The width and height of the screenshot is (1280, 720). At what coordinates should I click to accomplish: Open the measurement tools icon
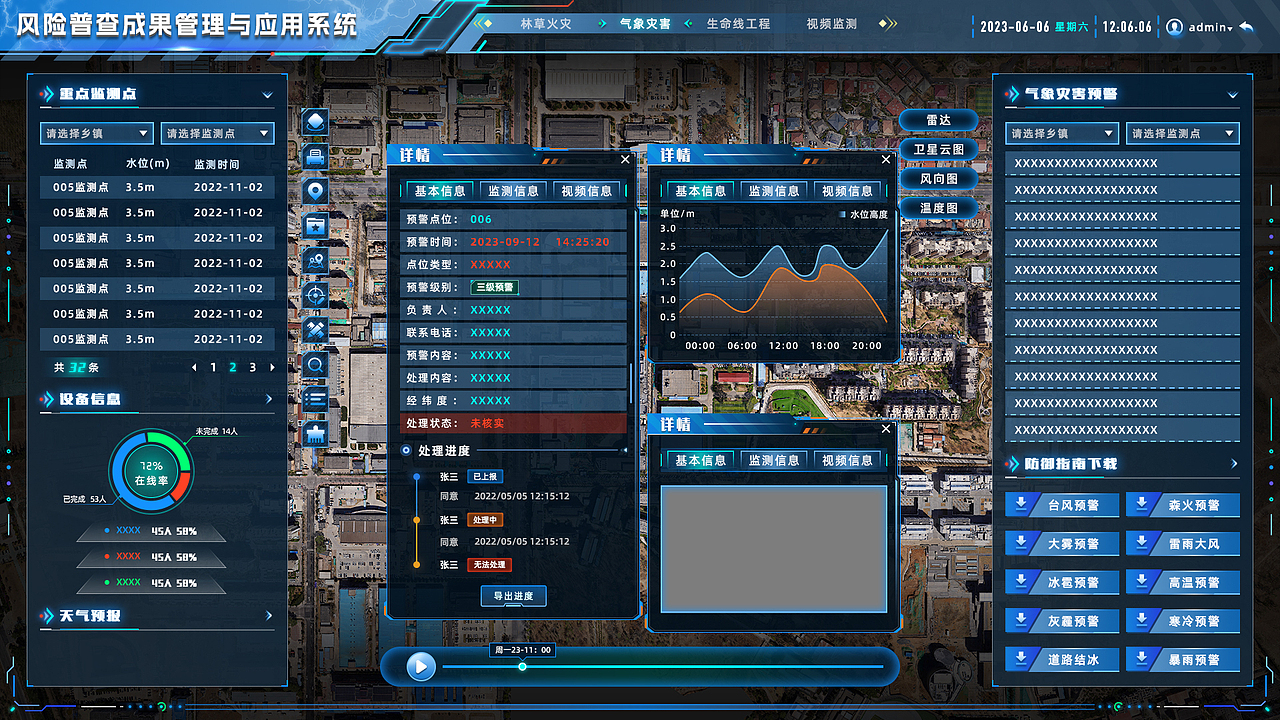[315, 329]
